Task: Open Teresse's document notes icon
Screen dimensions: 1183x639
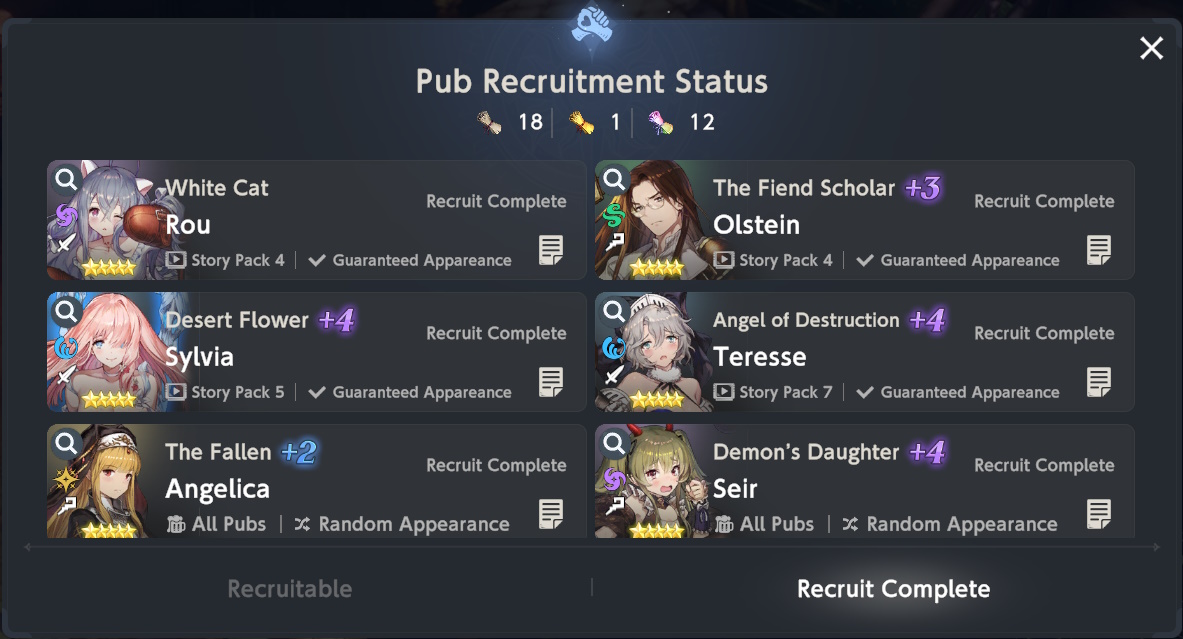Action: pos(1099,382)
